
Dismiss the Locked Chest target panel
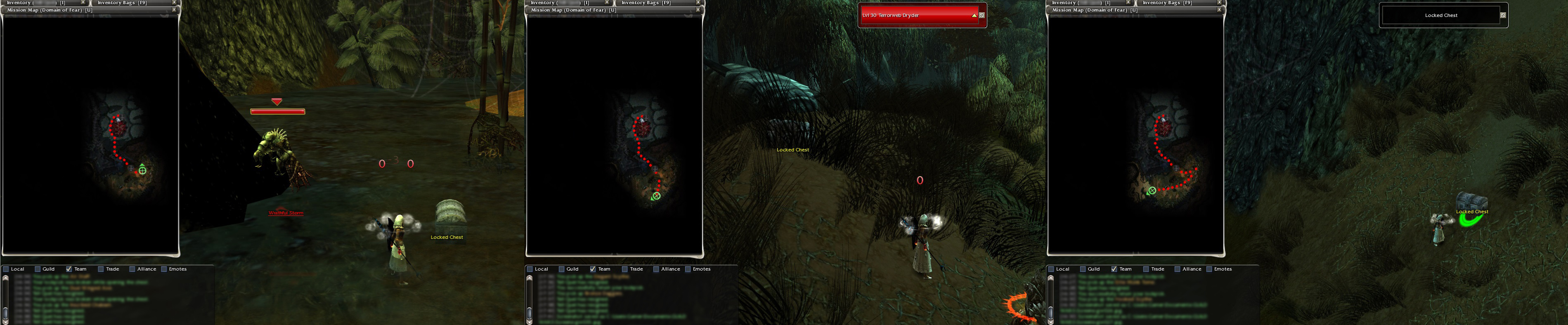[x=1503, y=15]
